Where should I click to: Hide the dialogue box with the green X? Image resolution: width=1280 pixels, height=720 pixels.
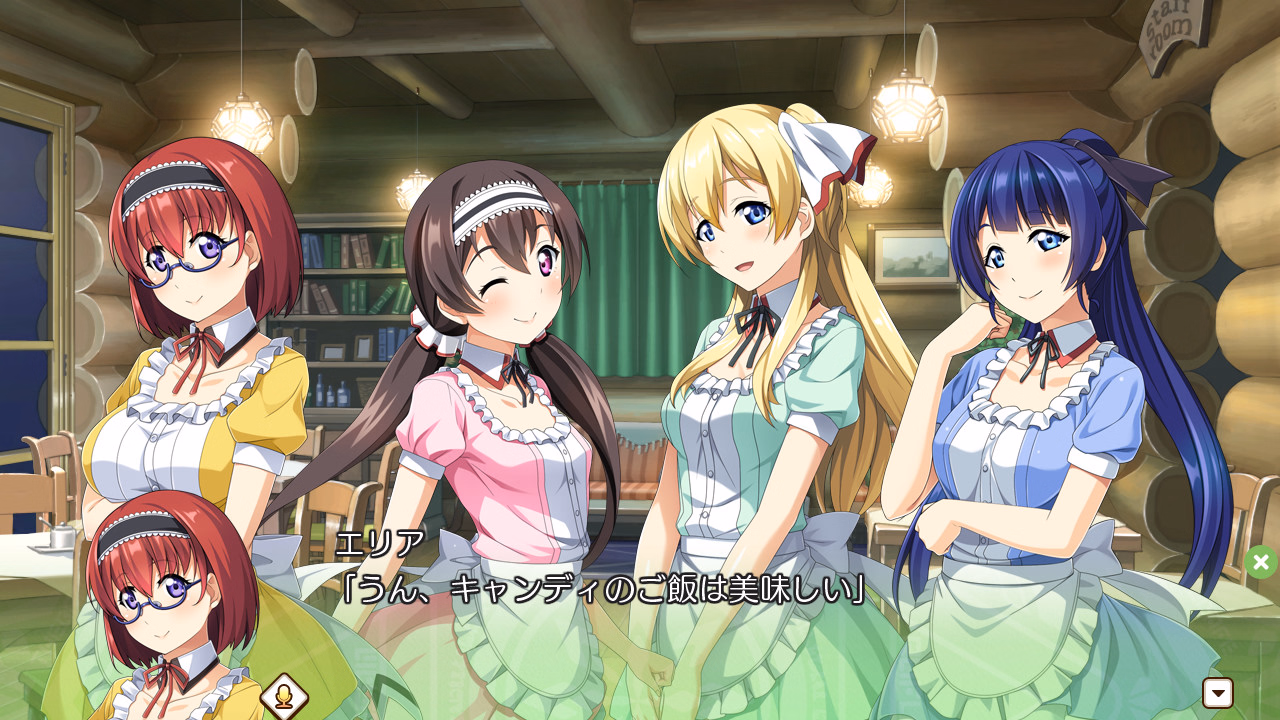point(1261,562)
